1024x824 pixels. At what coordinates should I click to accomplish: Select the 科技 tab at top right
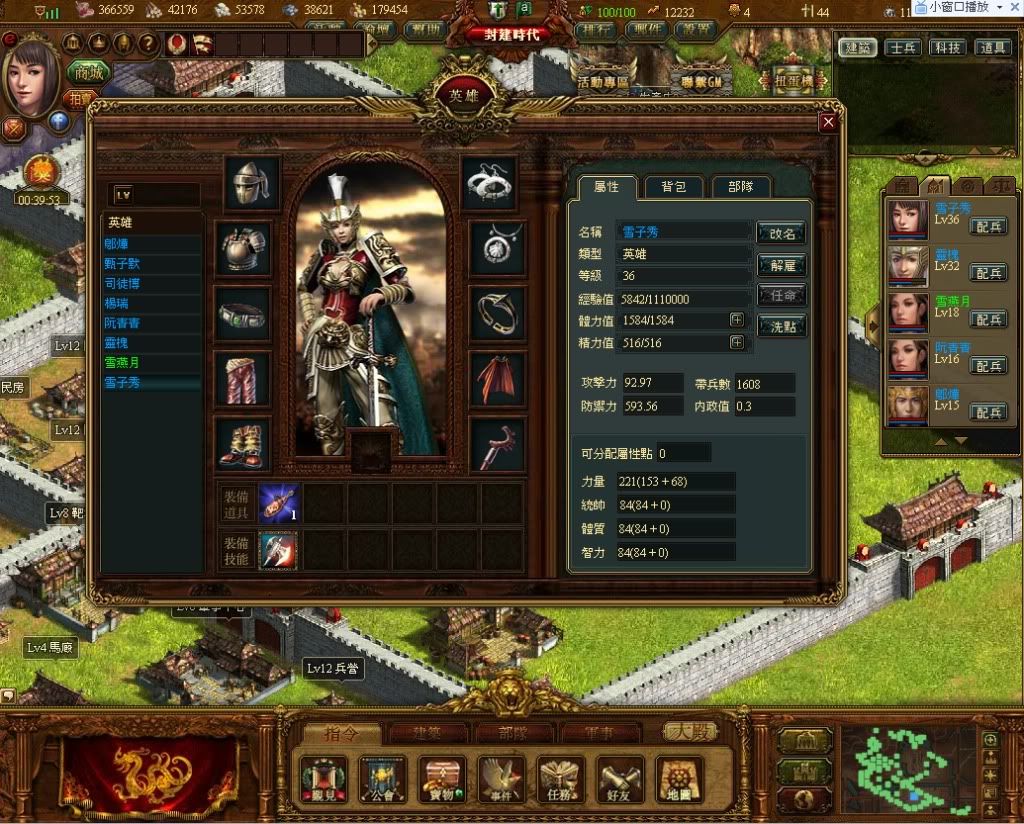tap(946, 47)
